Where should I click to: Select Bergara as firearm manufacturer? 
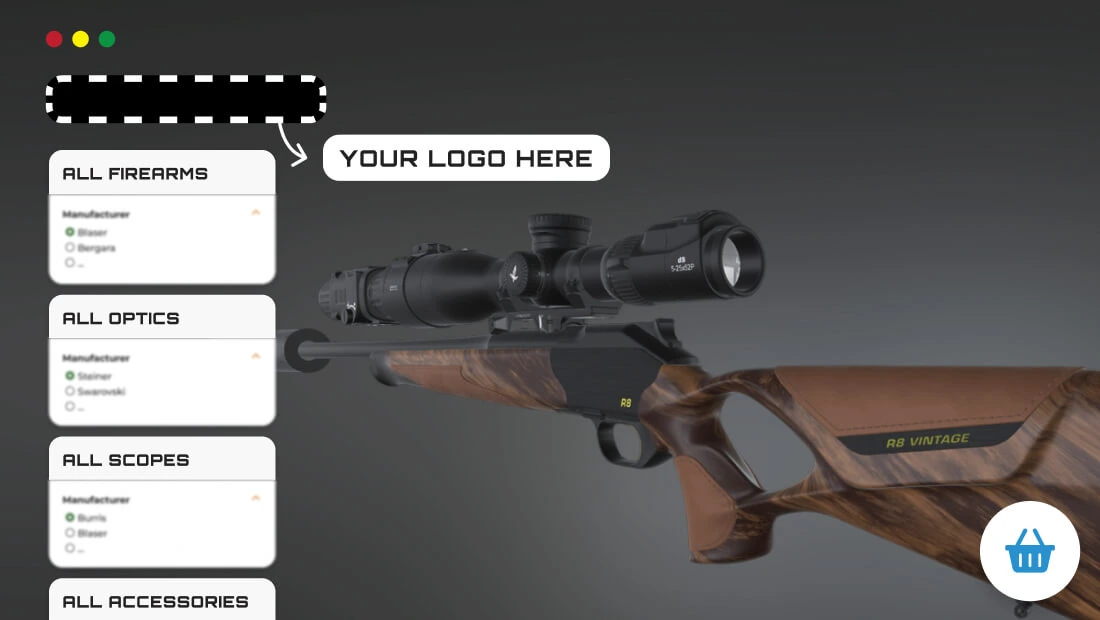[x=70, y=247]
